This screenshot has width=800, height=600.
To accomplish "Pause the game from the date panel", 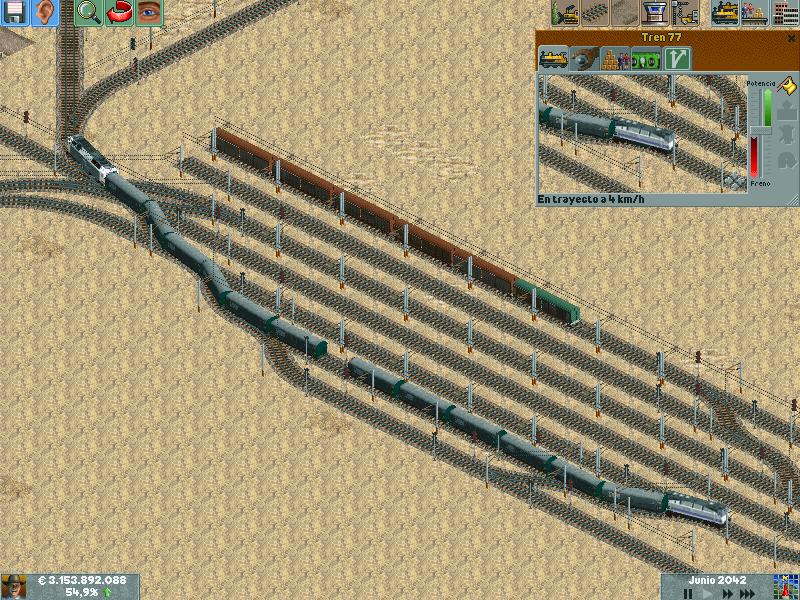I will 689,593.
